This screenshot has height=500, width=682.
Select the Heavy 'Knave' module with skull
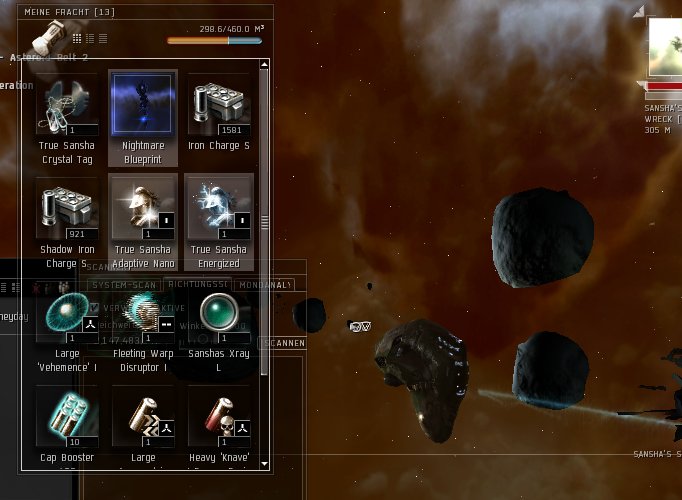point(219,420)
